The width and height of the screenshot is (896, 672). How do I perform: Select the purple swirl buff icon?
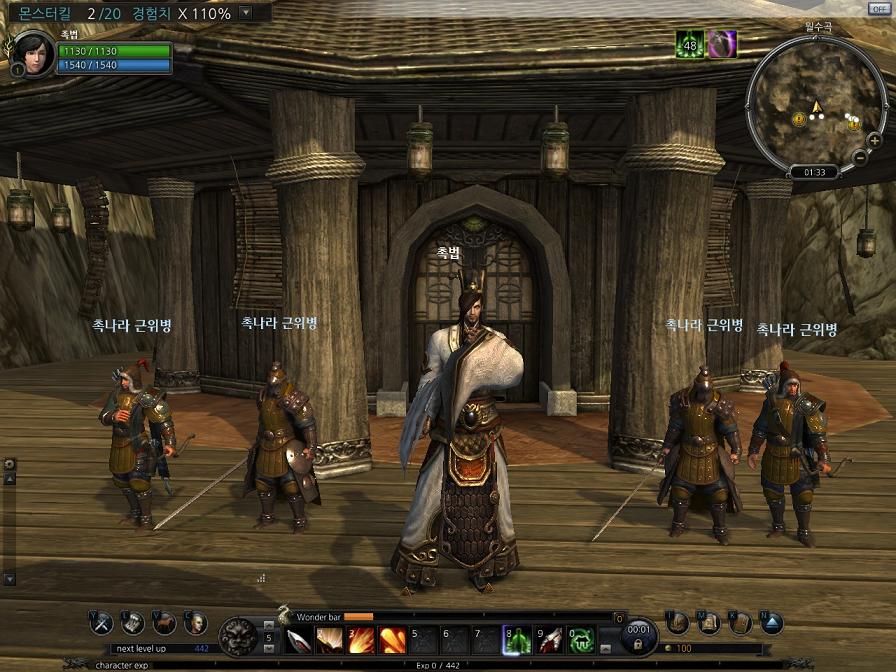723,44
